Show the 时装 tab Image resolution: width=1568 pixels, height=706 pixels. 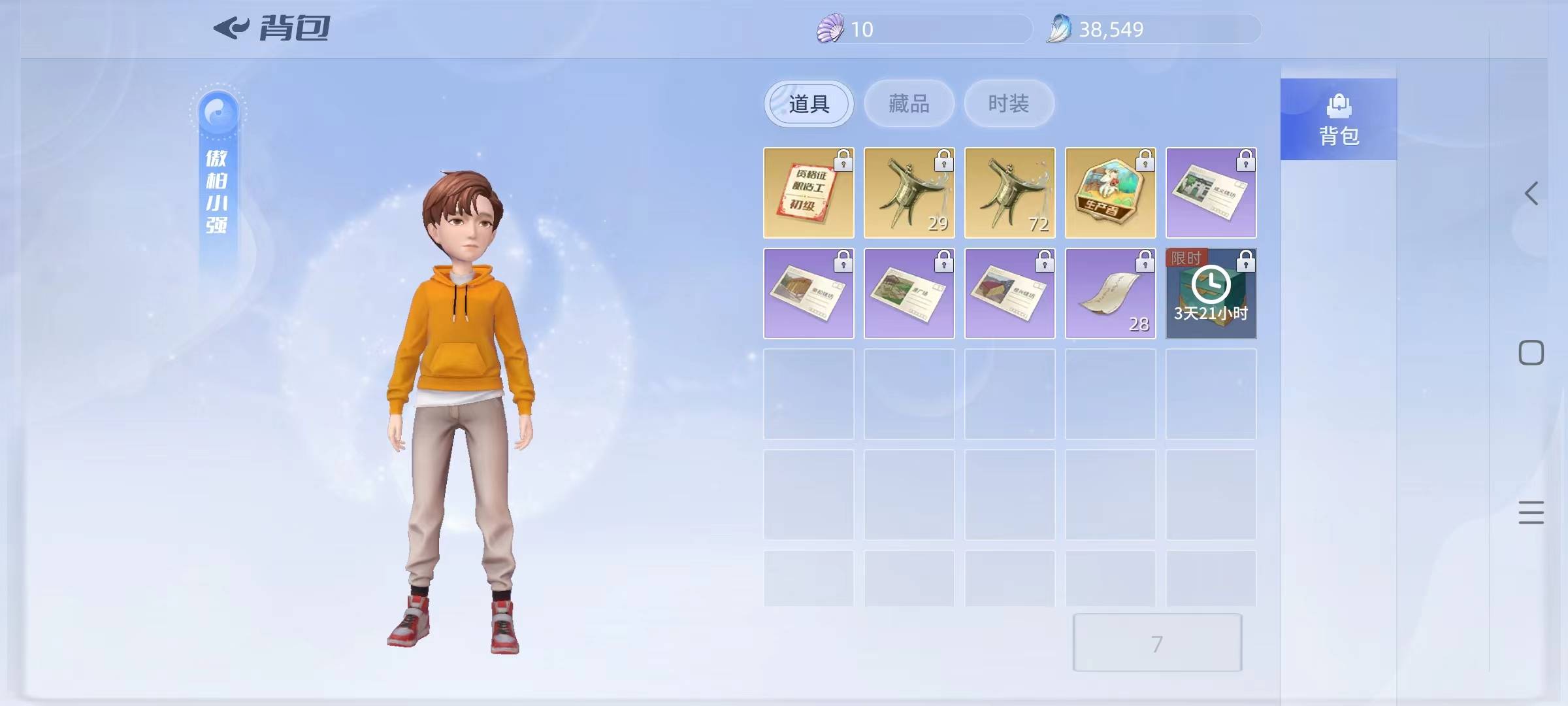[x=1009, y=104]
